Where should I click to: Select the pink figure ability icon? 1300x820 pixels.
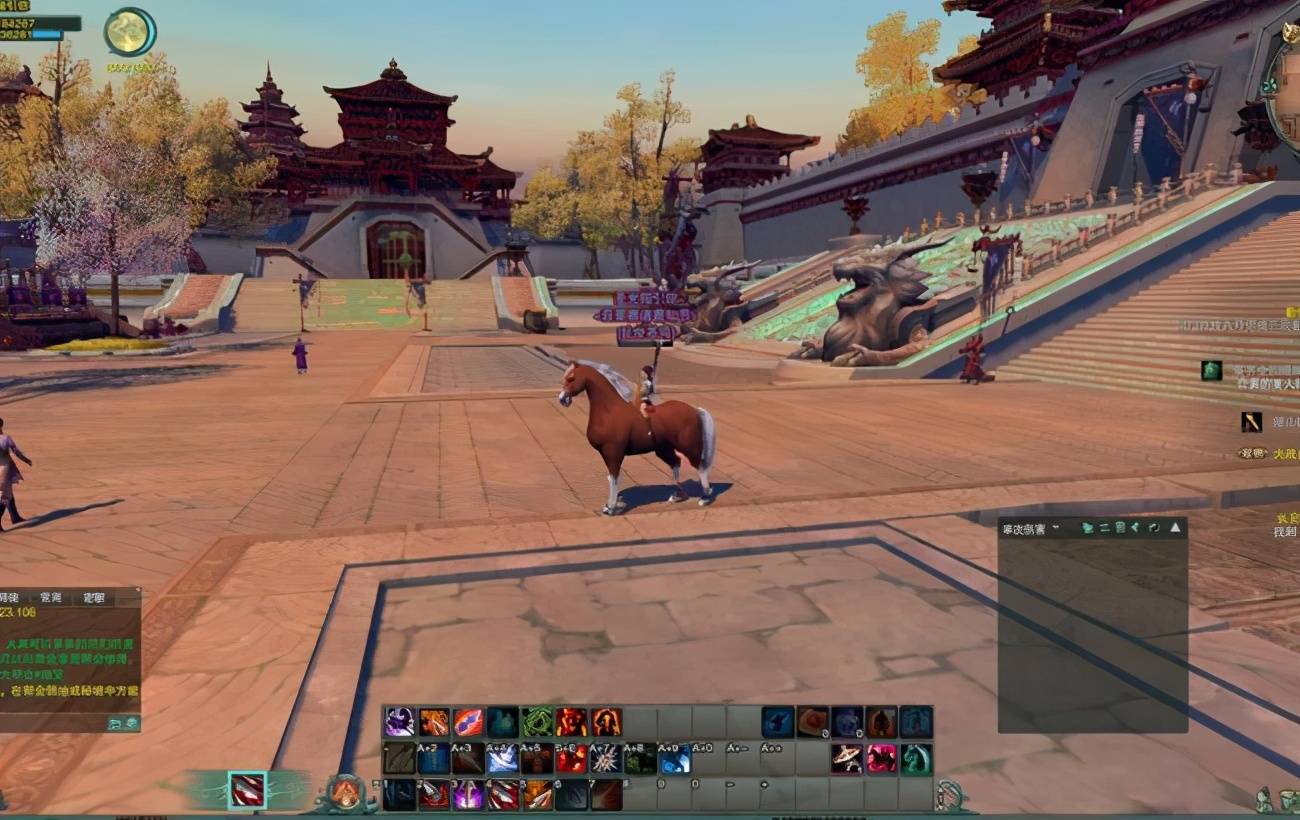click(881, 759)
